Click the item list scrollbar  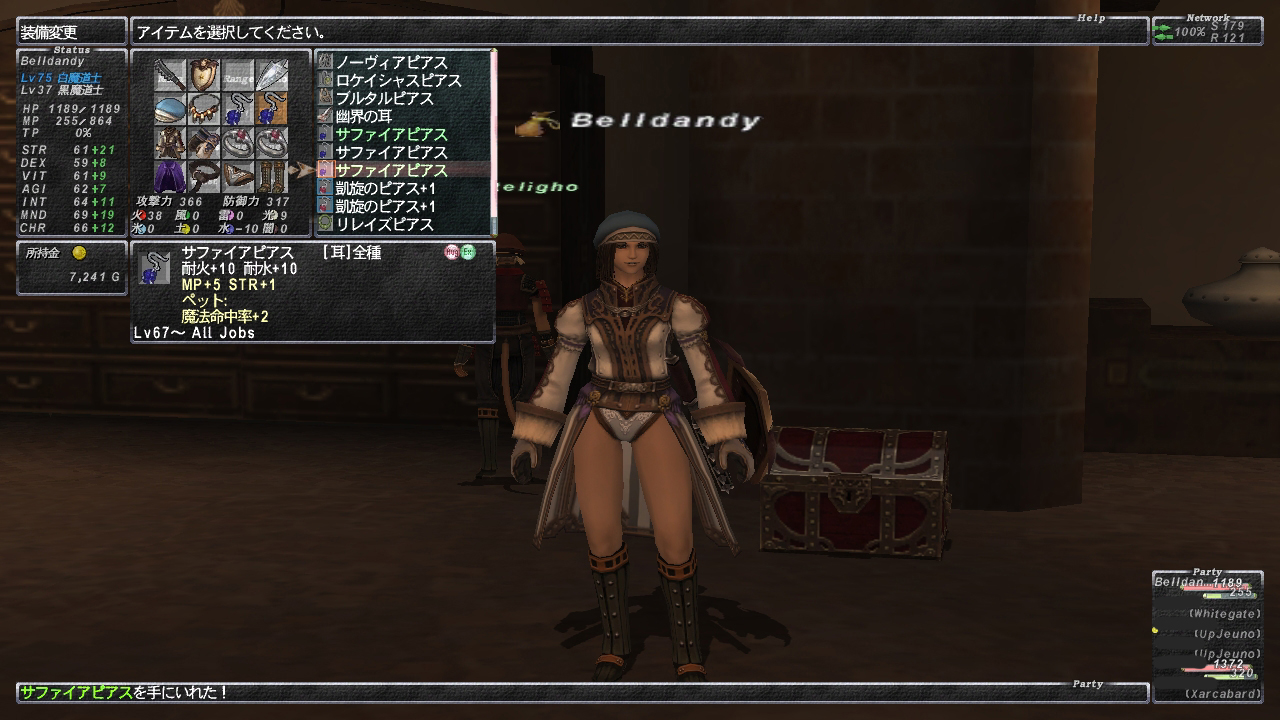pyautogui.click(x=493, y=140)
